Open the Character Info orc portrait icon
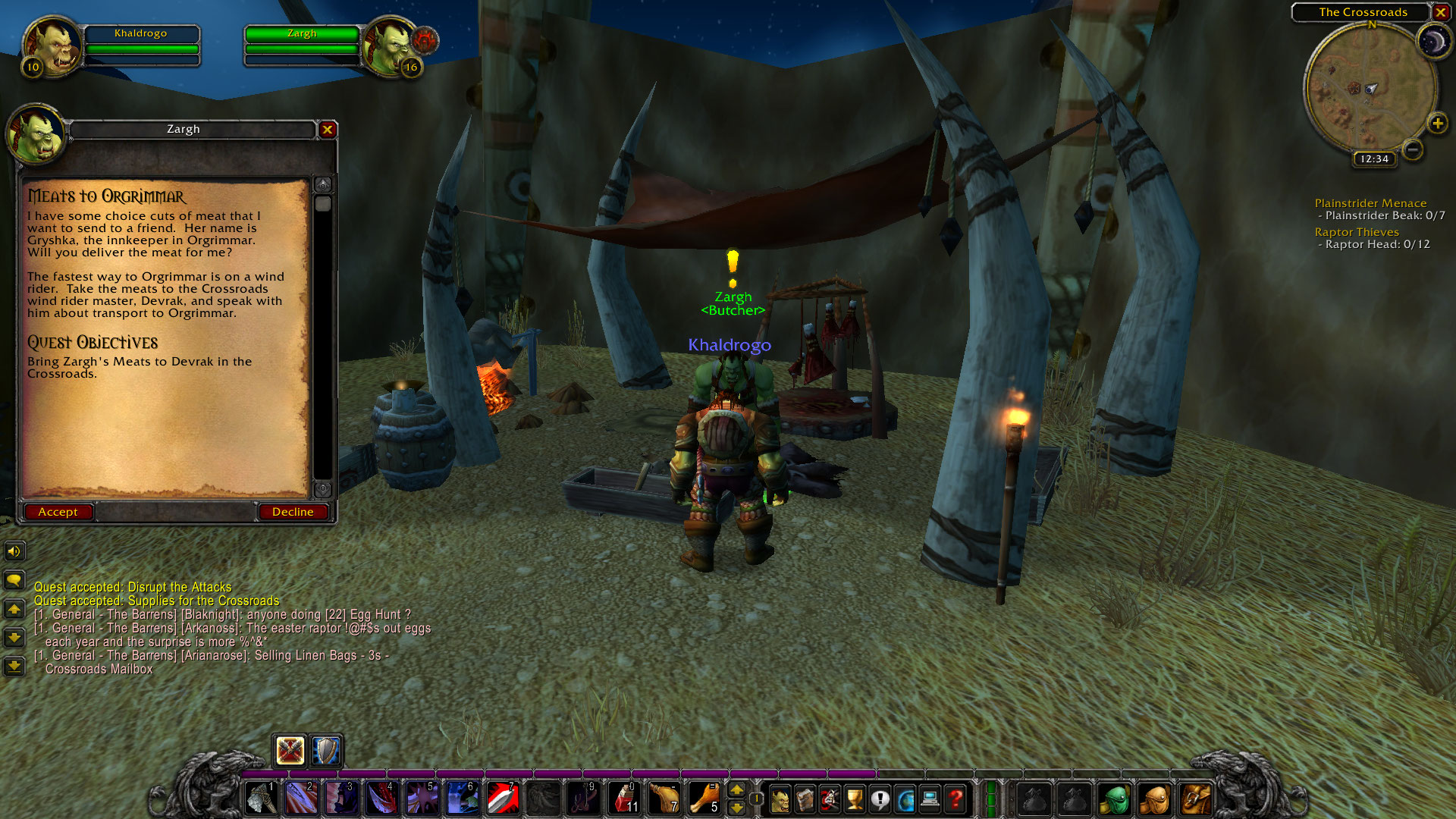The height and width of the screenshot is (819, 1456). [780, 798]
